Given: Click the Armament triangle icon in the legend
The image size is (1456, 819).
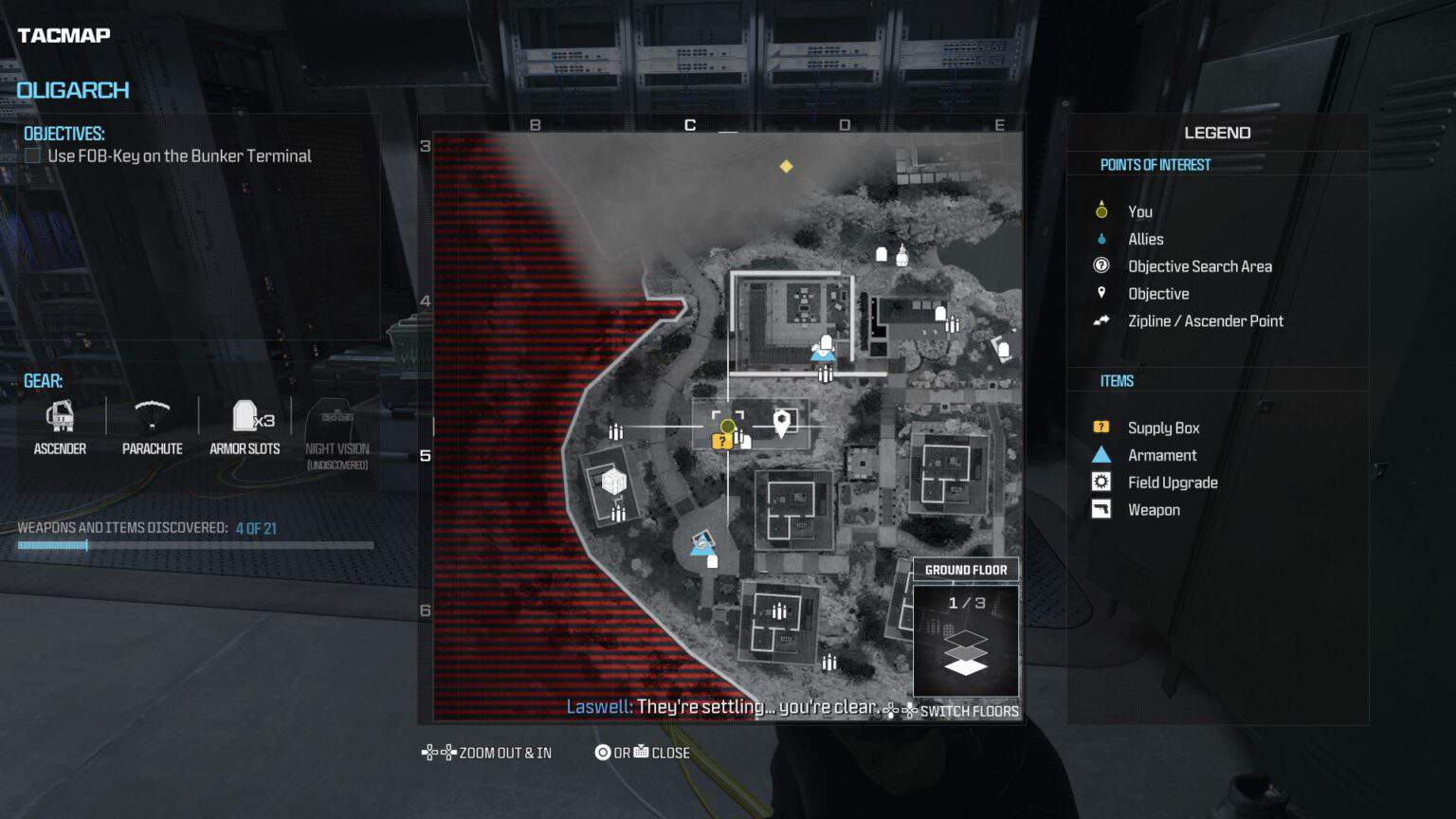Looking at the screenshot, I should [x=1101, y=455].
